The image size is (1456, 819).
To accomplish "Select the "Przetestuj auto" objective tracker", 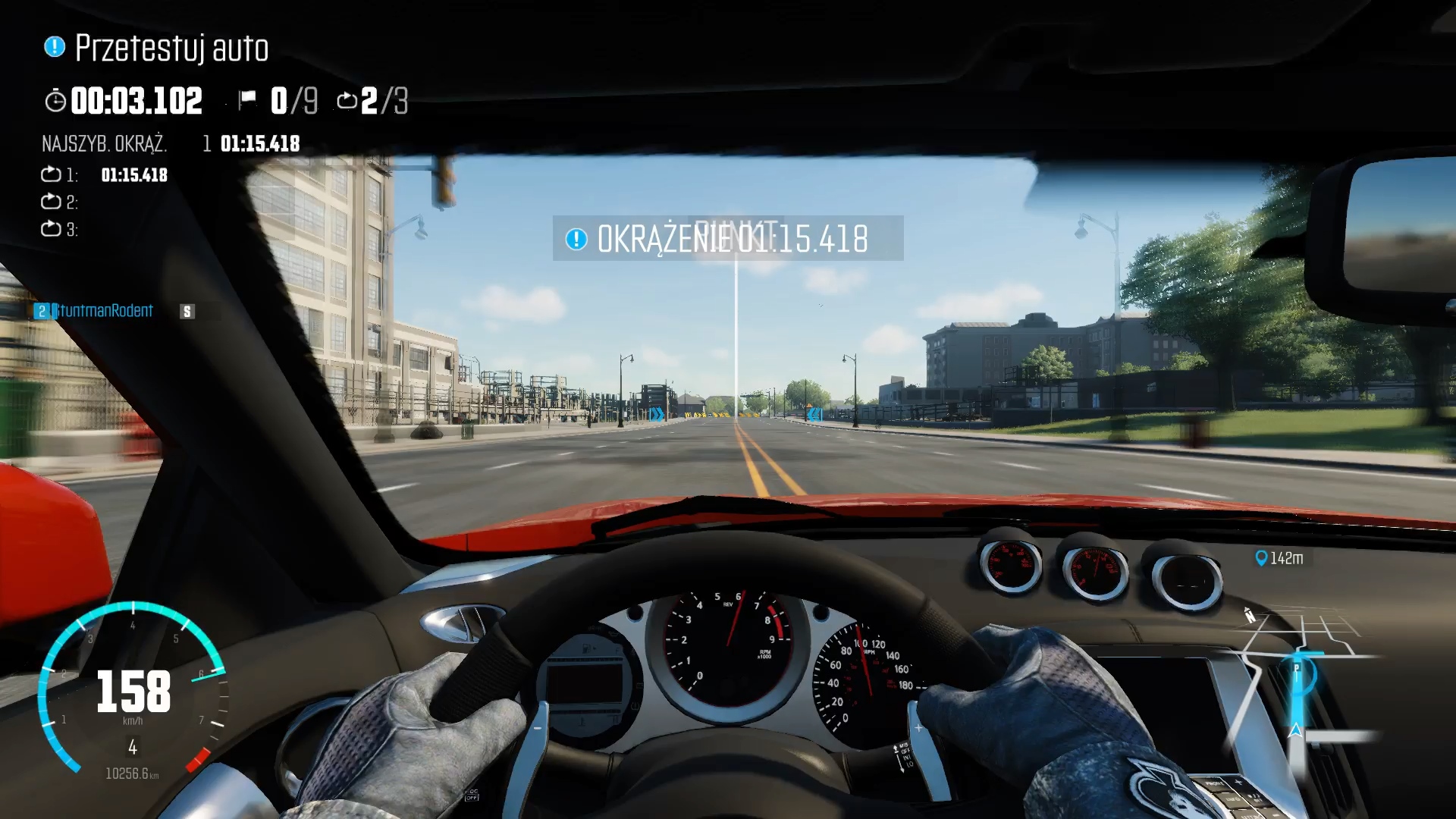I will tap(157, 48).
